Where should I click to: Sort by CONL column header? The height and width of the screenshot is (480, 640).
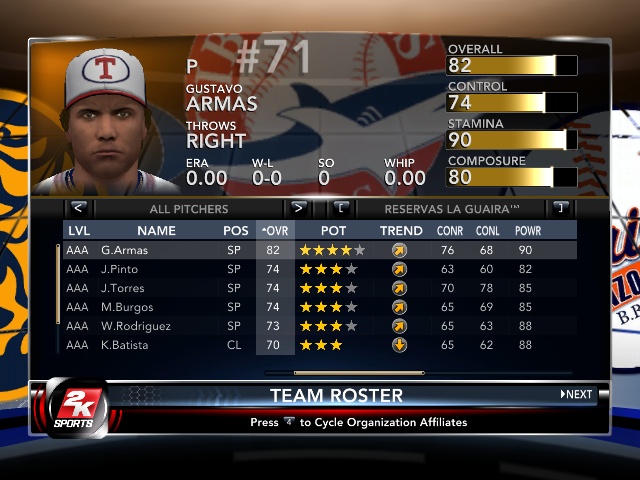point(489,231)
